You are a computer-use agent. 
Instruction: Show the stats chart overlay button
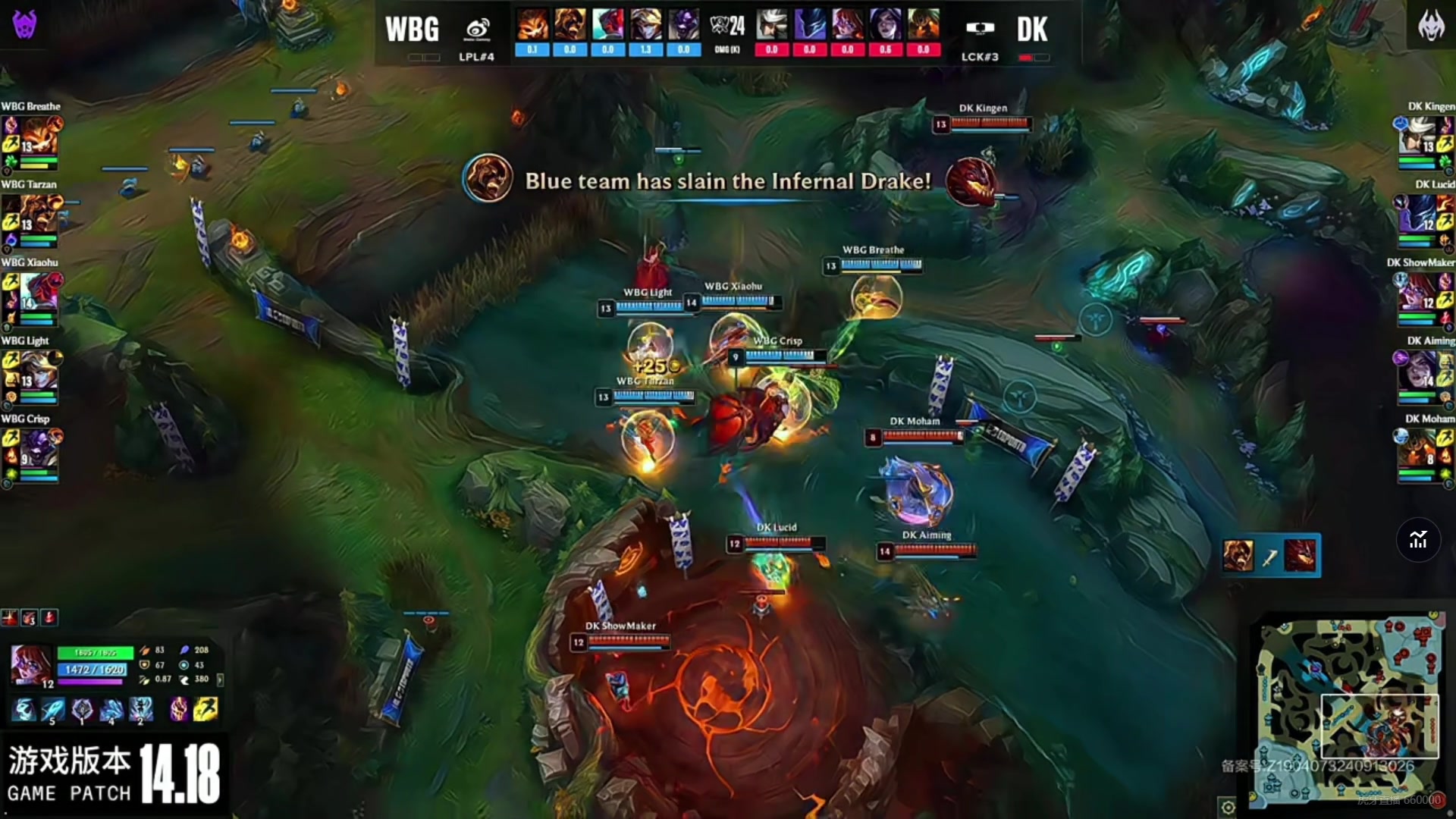[x=1418, y=540]
